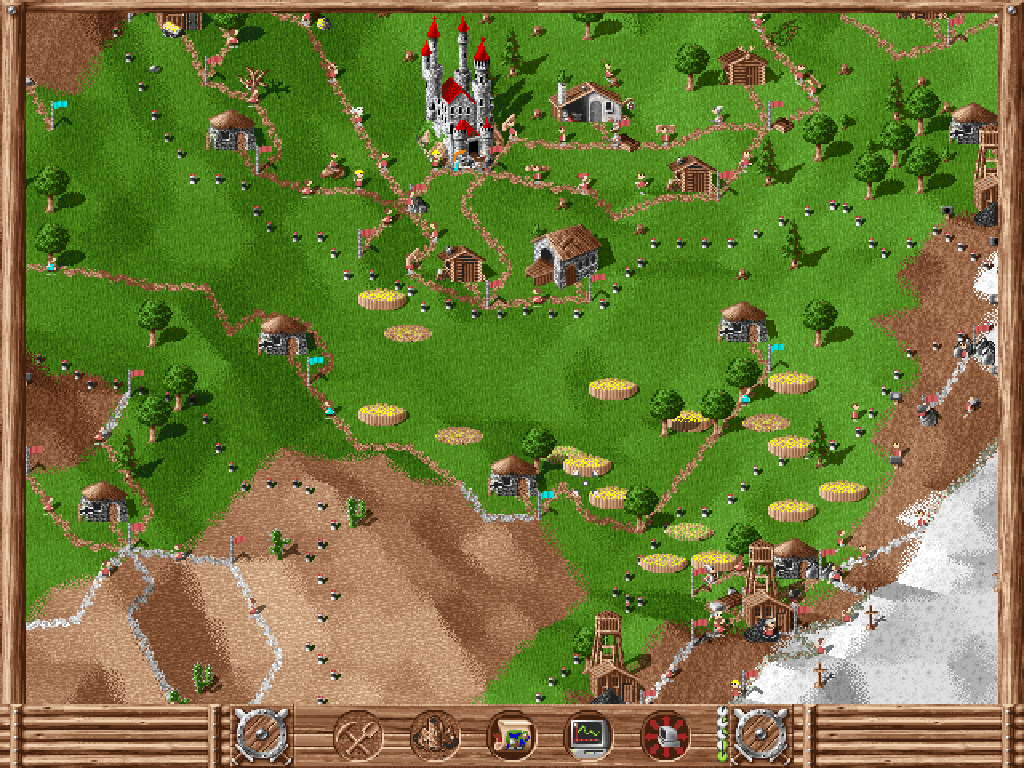This screenshot has height=768, width=1024.
Task: Click the carved wooden building icon
Action: 434,736
